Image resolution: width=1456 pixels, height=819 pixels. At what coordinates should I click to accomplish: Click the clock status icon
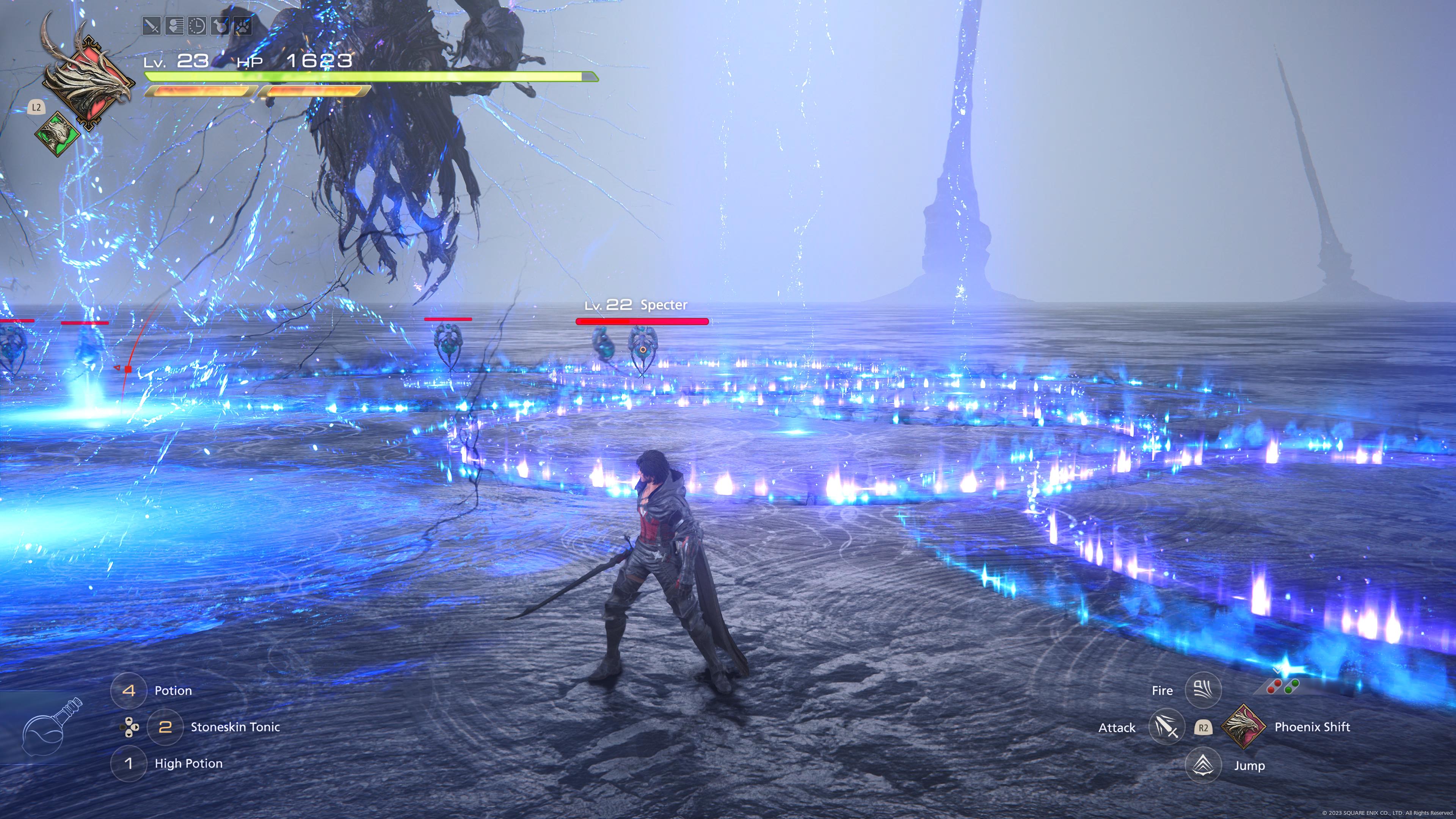pyautogui.click(x=197, y=26)
